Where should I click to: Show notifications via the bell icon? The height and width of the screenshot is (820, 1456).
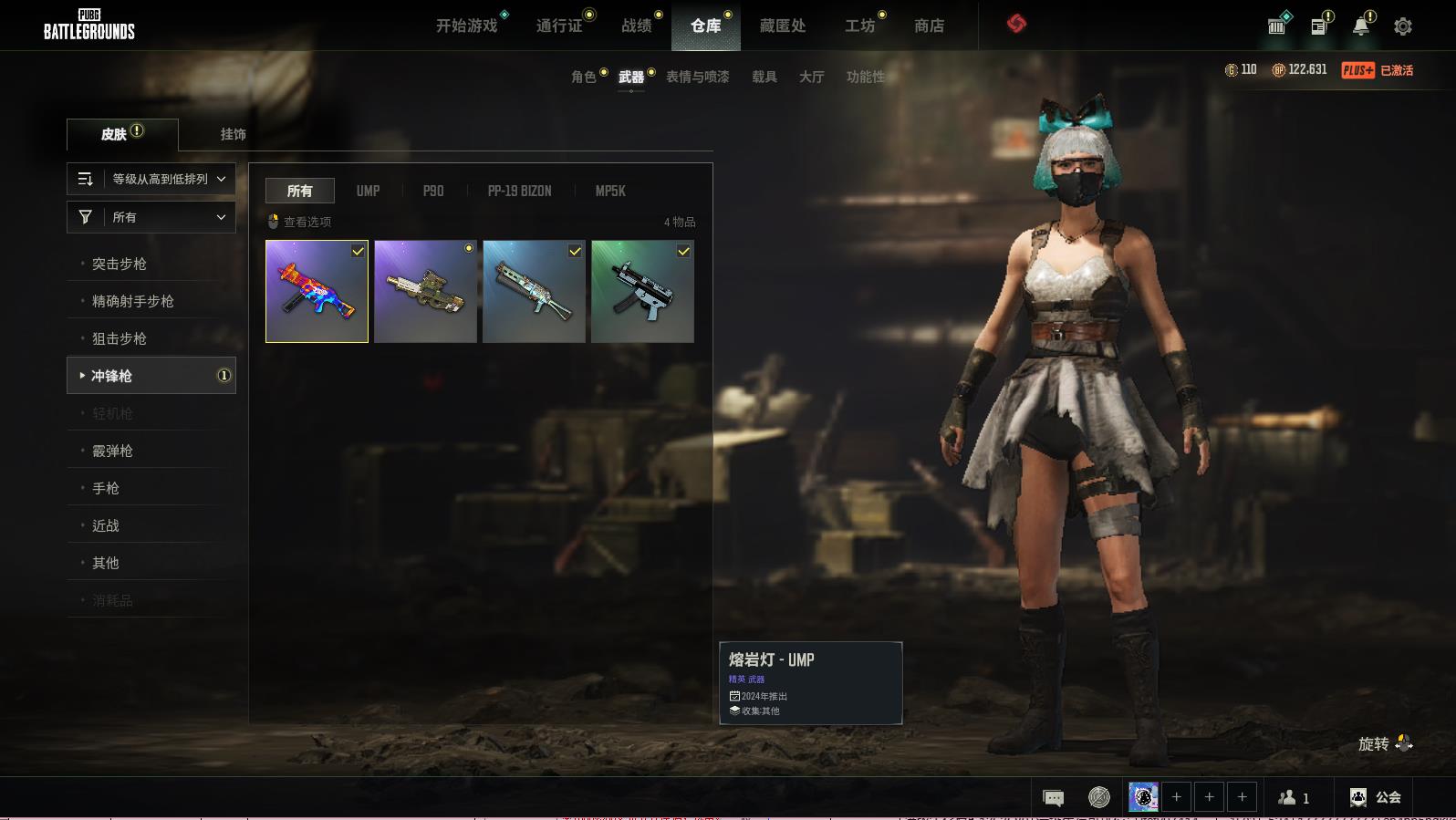coord(1360,26)
